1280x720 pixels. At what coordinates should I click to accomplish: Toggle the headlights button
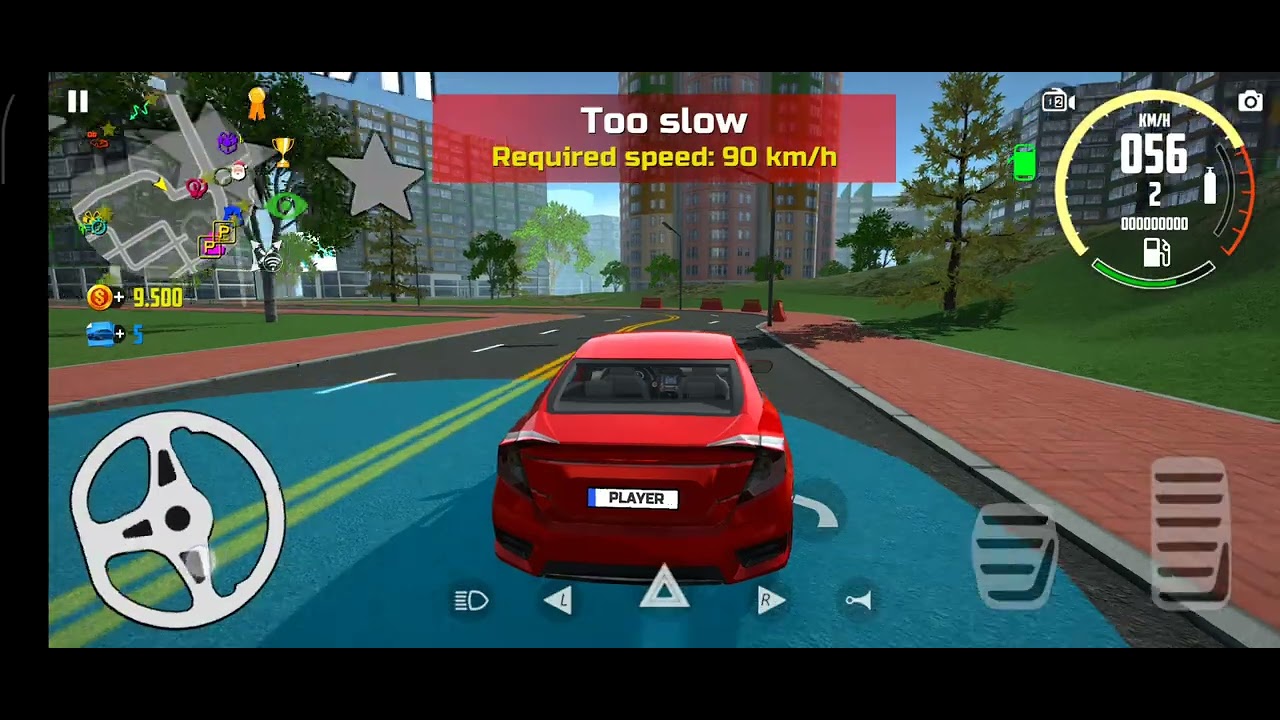(471, 600)
